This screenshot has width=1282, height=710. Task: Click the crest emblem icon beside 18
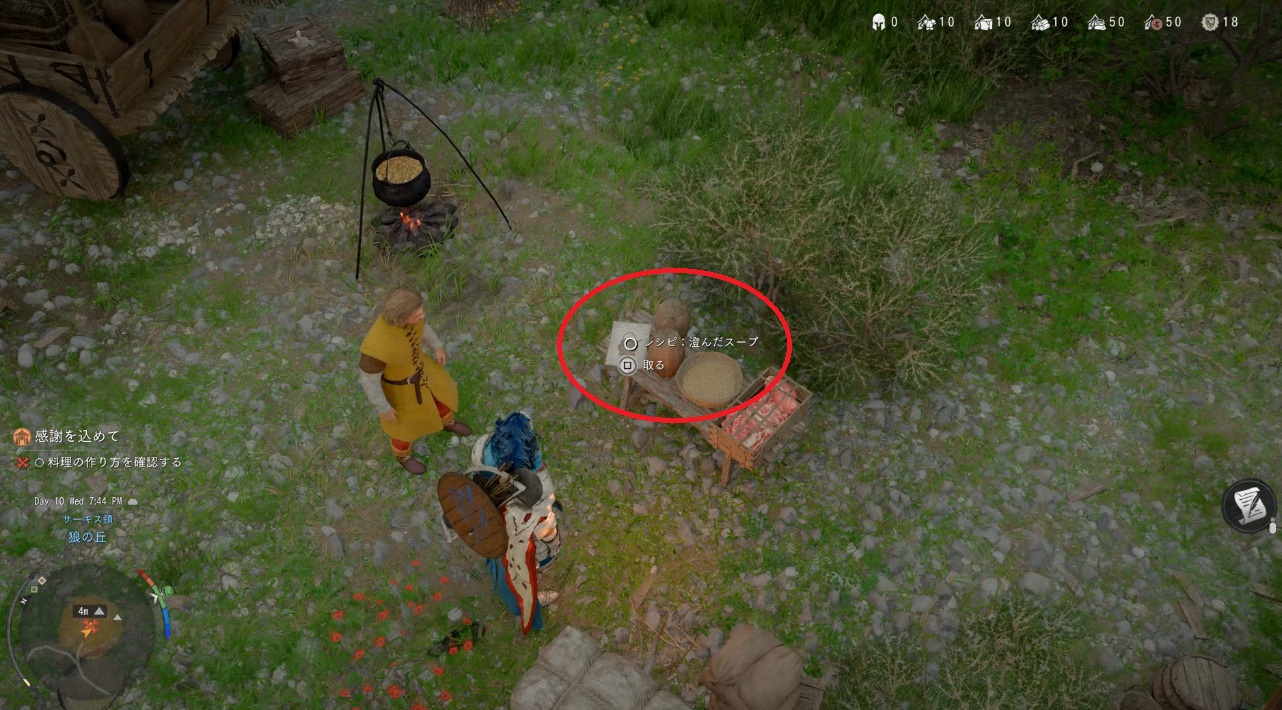[1208, 22]
